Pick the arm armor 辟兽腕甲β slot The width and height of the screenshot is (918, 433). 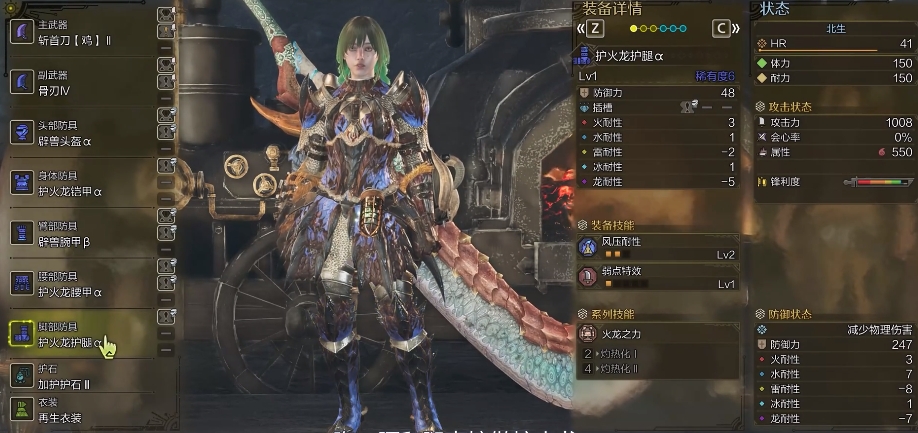[x=80, y=234]
